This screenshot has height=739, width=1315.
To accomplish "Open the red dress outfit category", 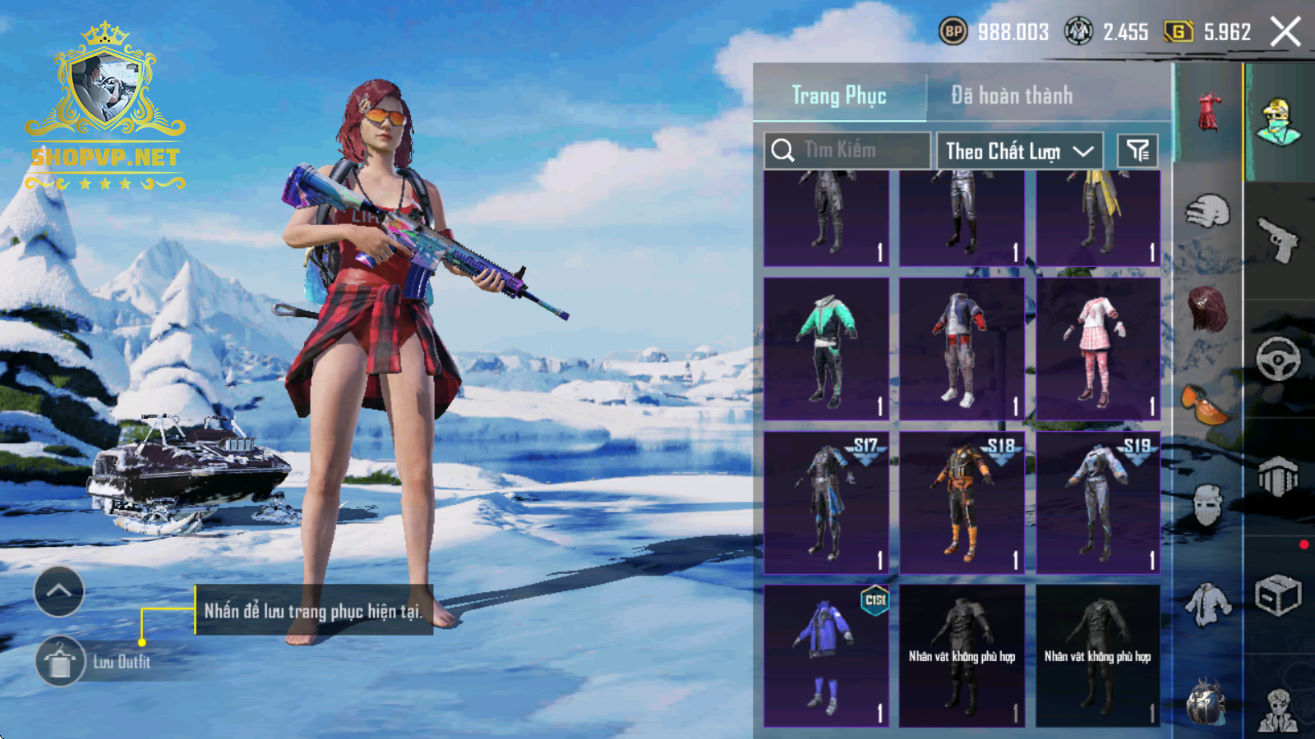I will tap(1208, 111).
